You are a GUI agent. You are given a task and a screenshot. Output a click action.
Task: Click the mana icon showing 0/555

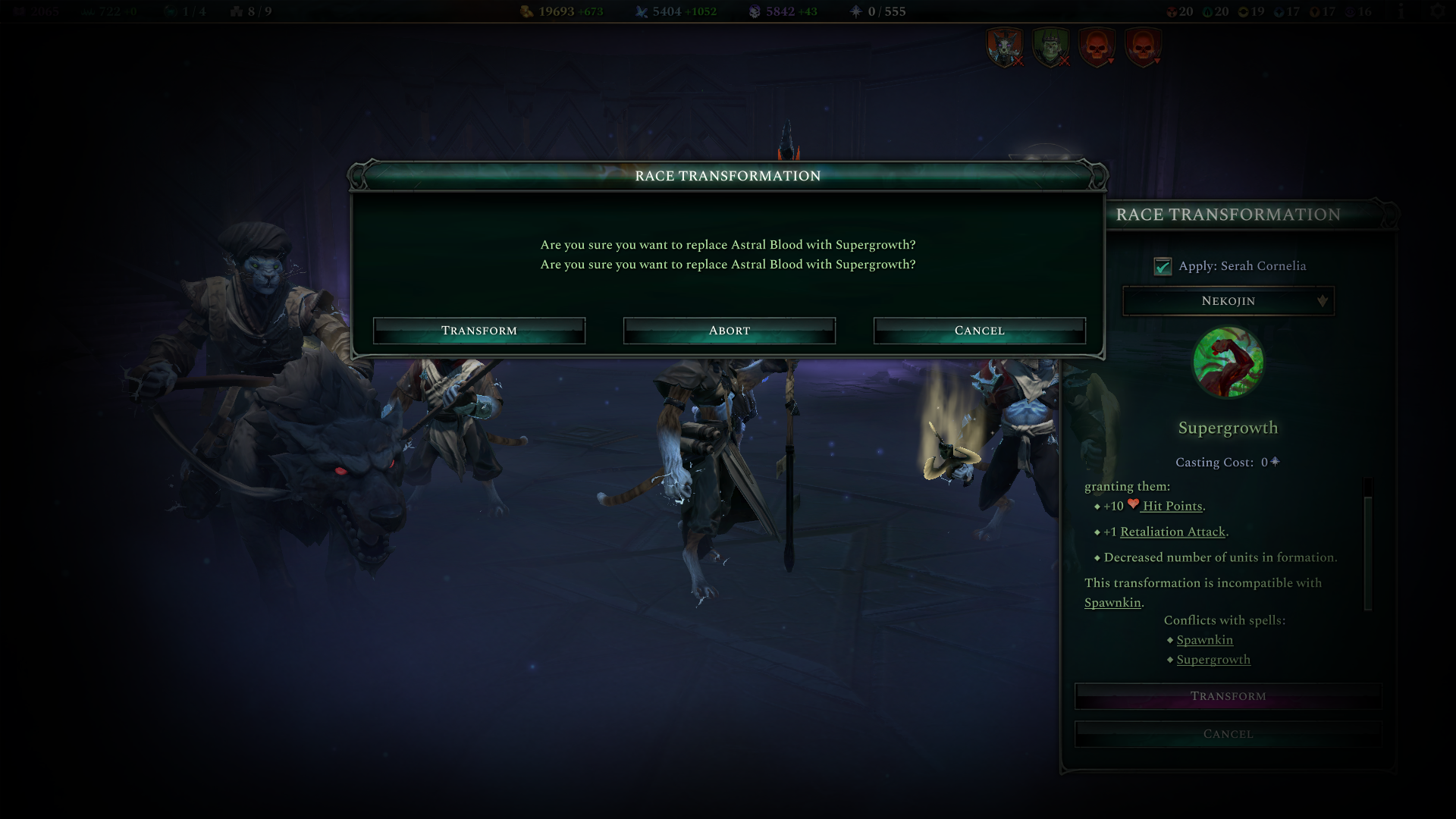(x=855, y=11)
